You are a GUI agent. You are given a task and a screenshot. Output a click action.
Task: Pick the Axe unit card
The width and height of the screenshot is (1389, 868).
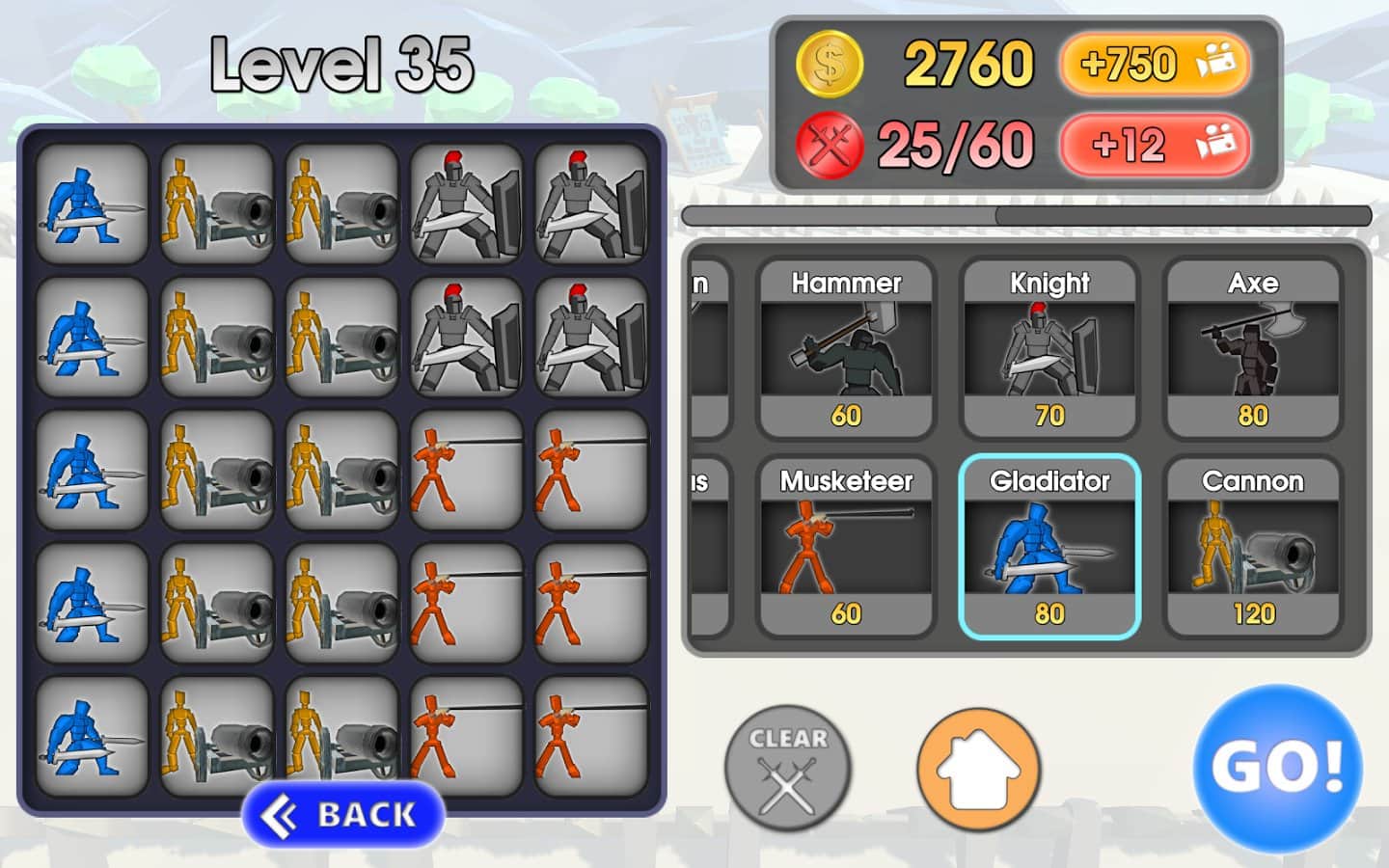pos(1252,349)
